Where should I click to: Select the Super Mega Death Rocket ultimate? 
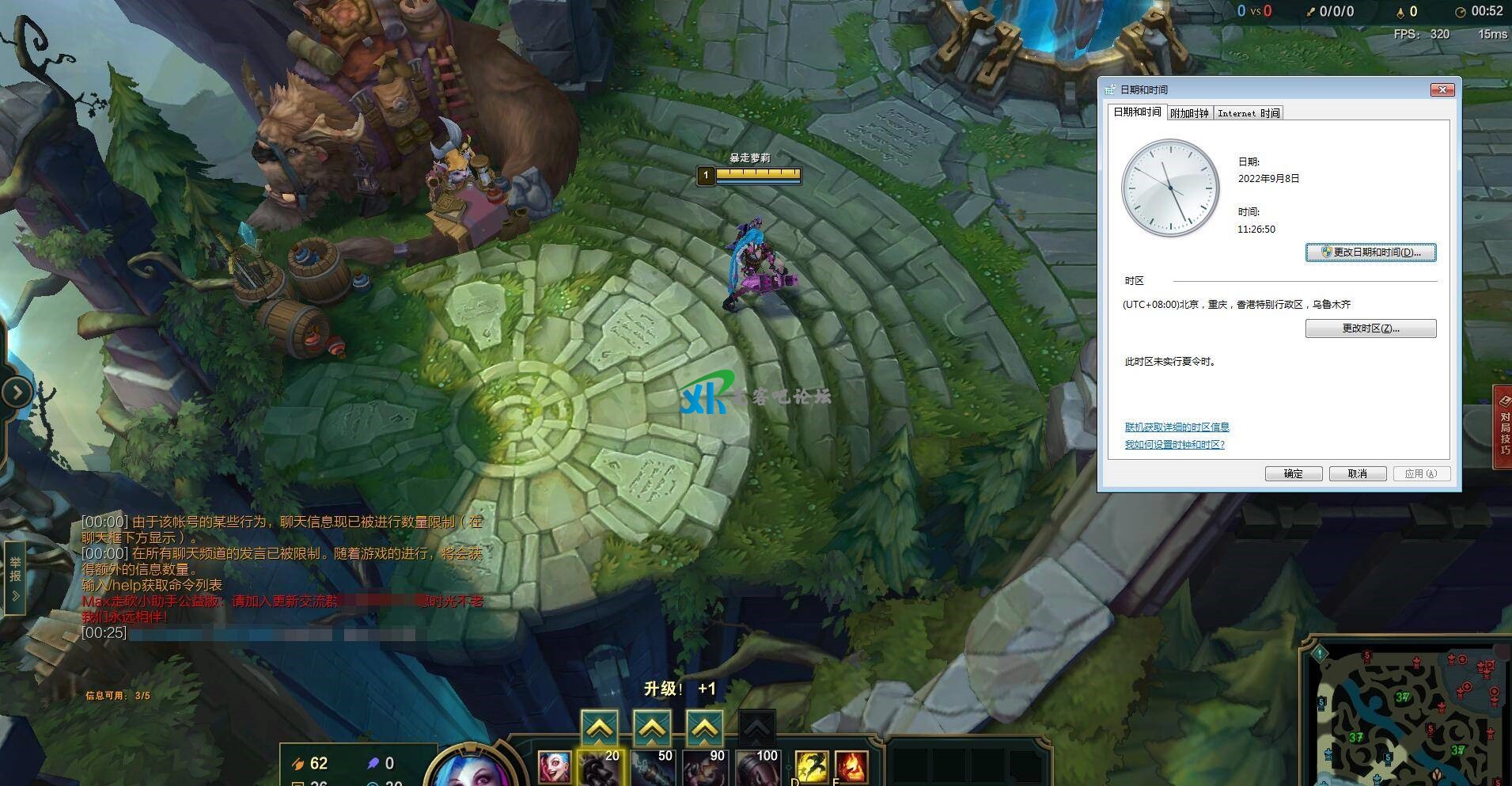(x=756, y=768)
